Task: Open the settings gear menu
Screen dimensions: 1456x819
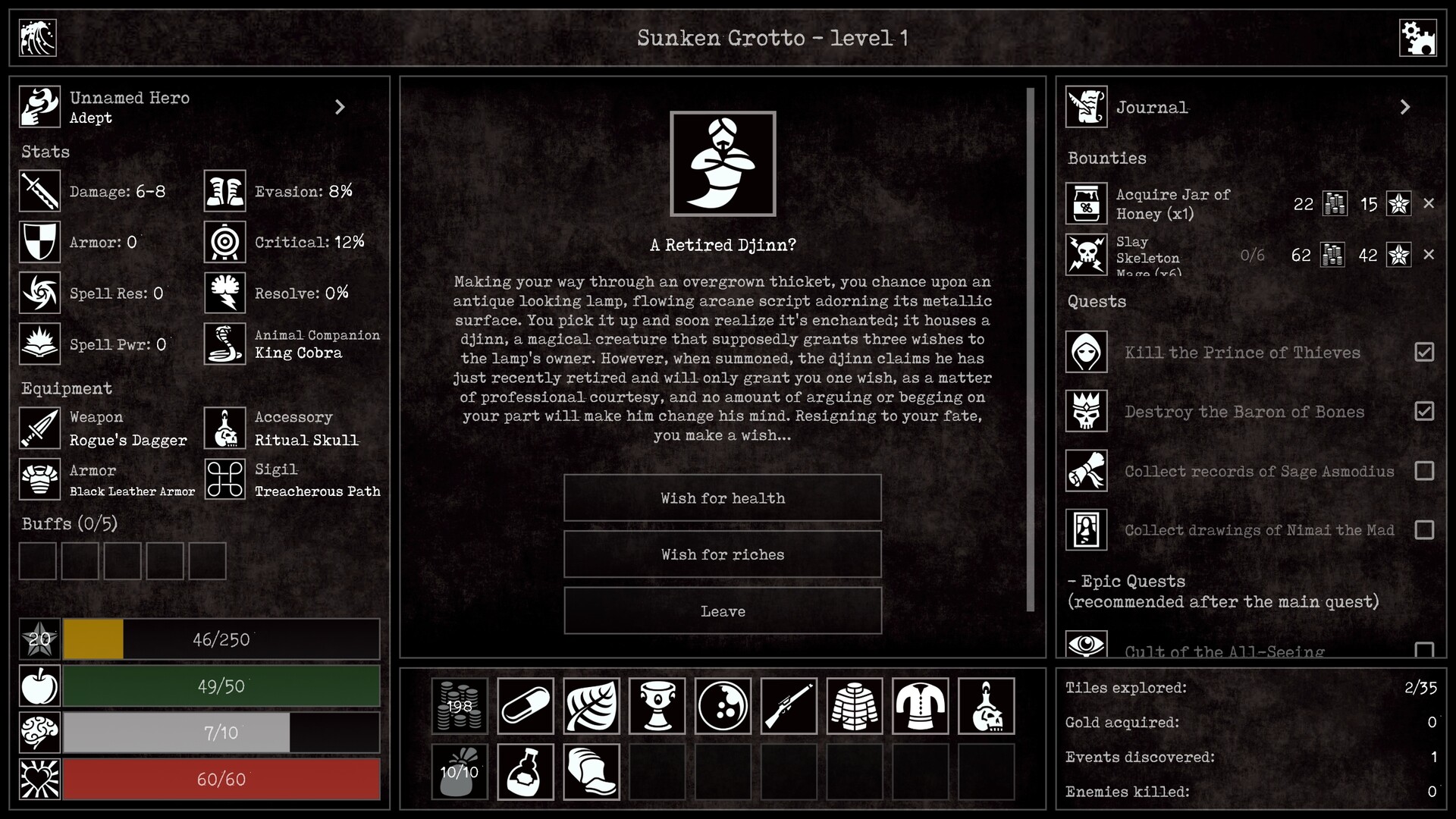Action: (x=1419, y=37)
